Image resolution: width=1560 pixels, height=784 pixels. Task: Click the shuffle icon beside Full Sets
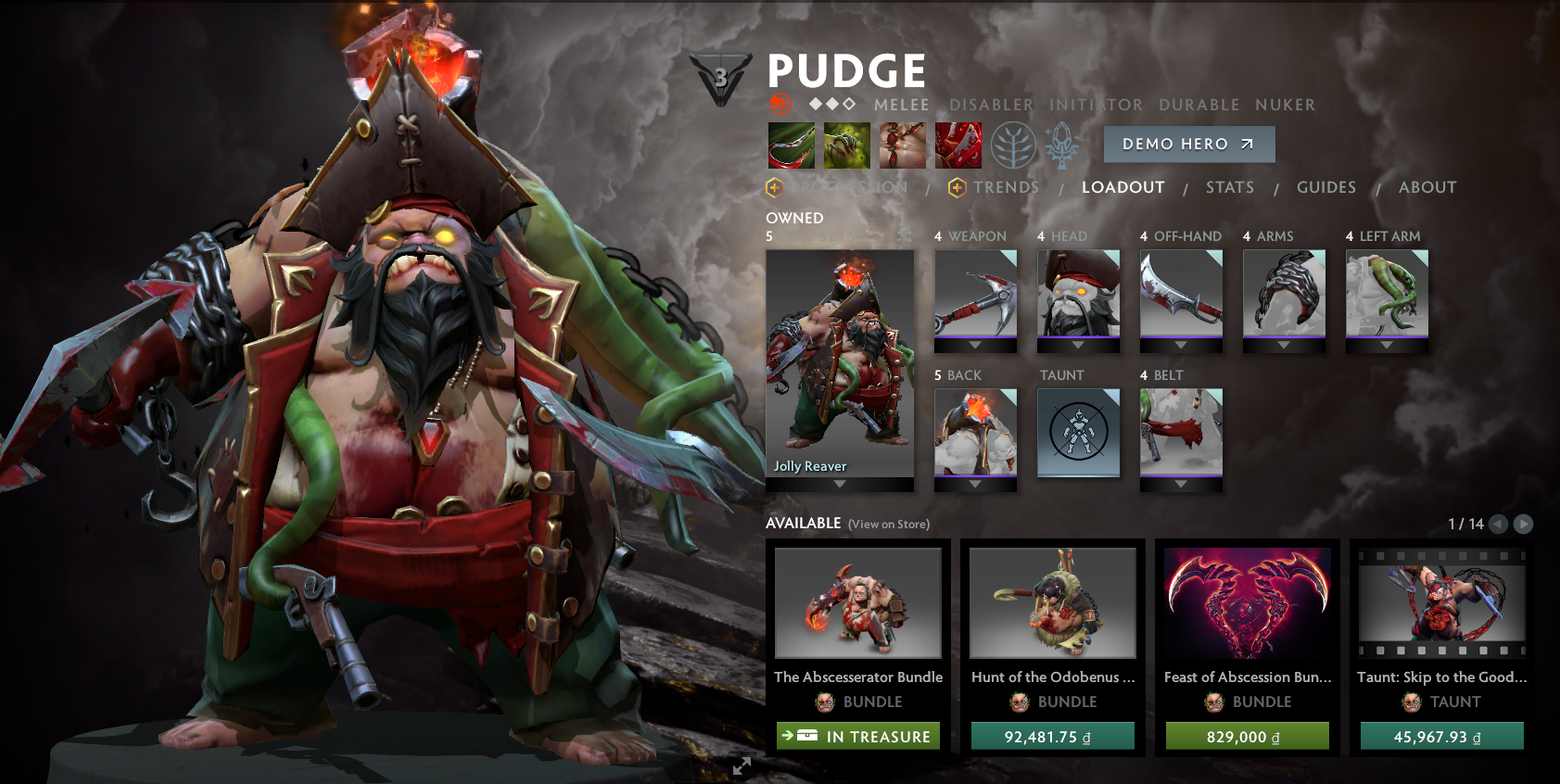click(x=905, y=238)
